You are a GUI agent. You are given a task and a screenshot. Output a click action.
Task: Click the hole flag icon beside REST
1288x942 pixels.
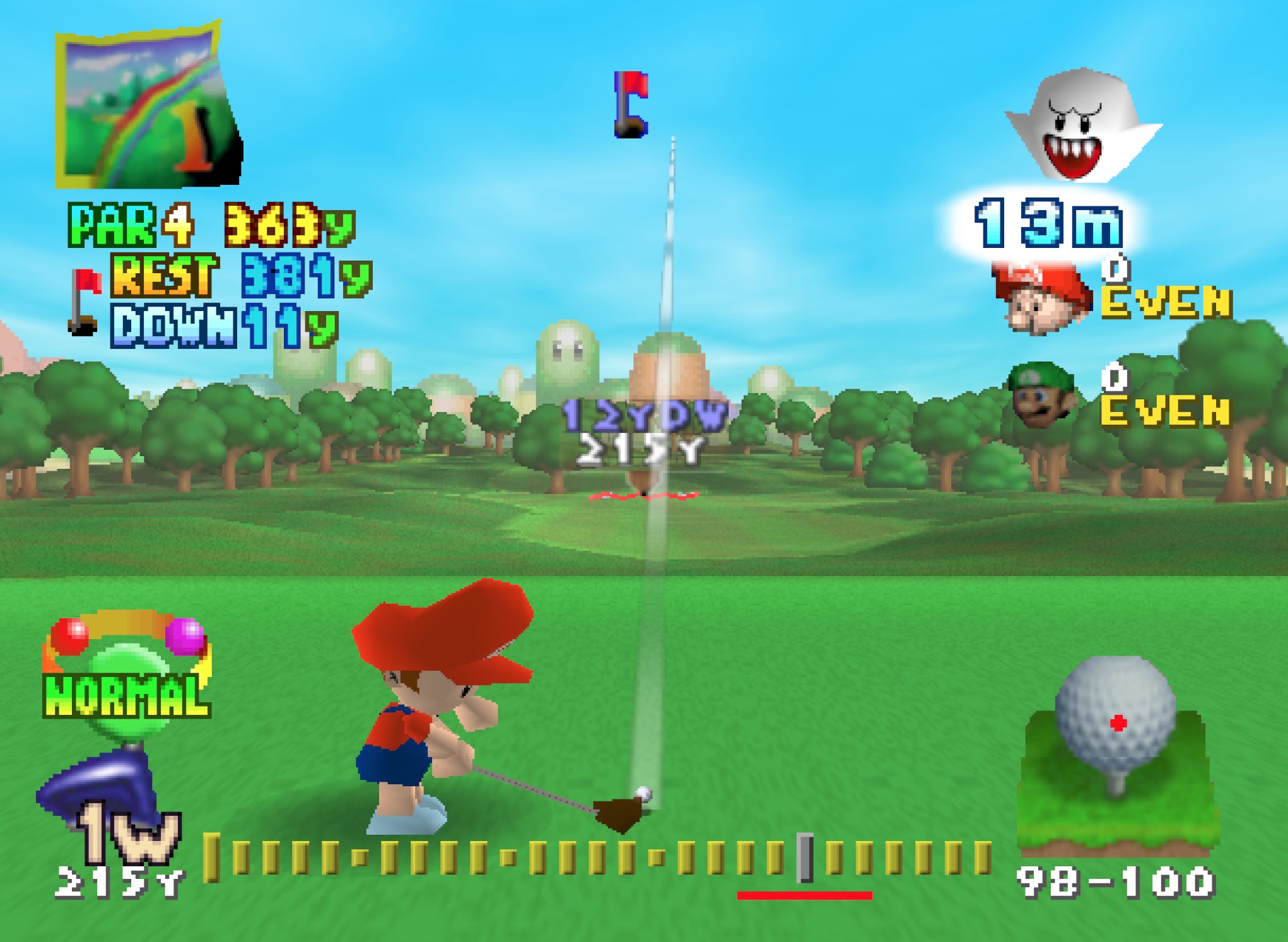(x=82, y=301)
